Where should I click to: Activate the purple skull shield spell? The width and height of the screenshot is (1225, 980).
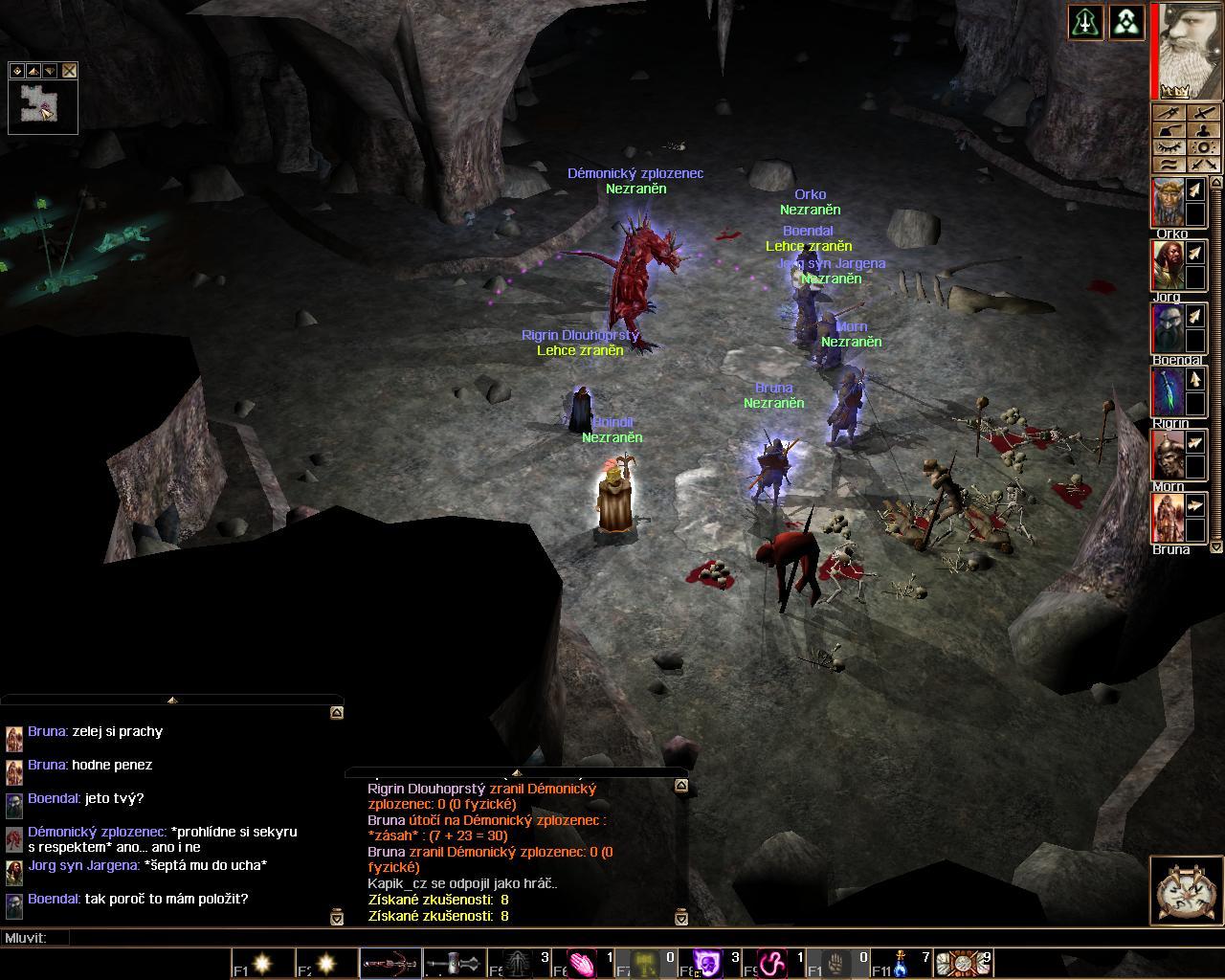707,963
